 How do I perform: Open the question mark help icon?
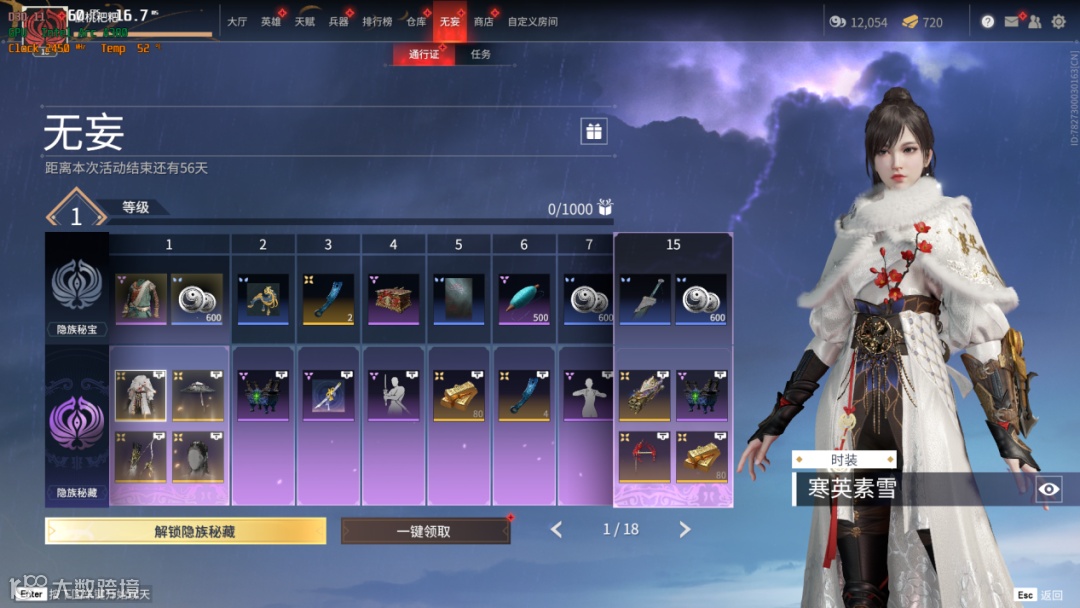(x=988, y=21)
